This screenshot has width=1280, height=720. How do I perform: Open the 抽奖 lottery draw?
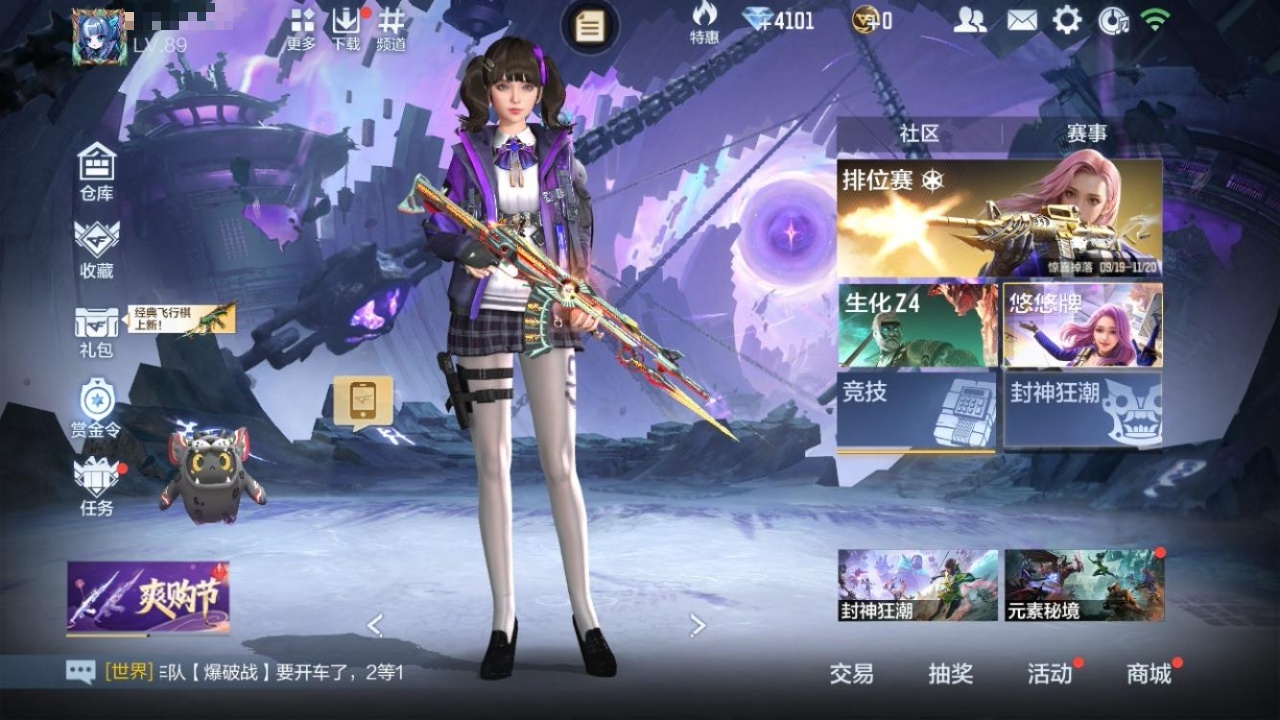(950, 674)
